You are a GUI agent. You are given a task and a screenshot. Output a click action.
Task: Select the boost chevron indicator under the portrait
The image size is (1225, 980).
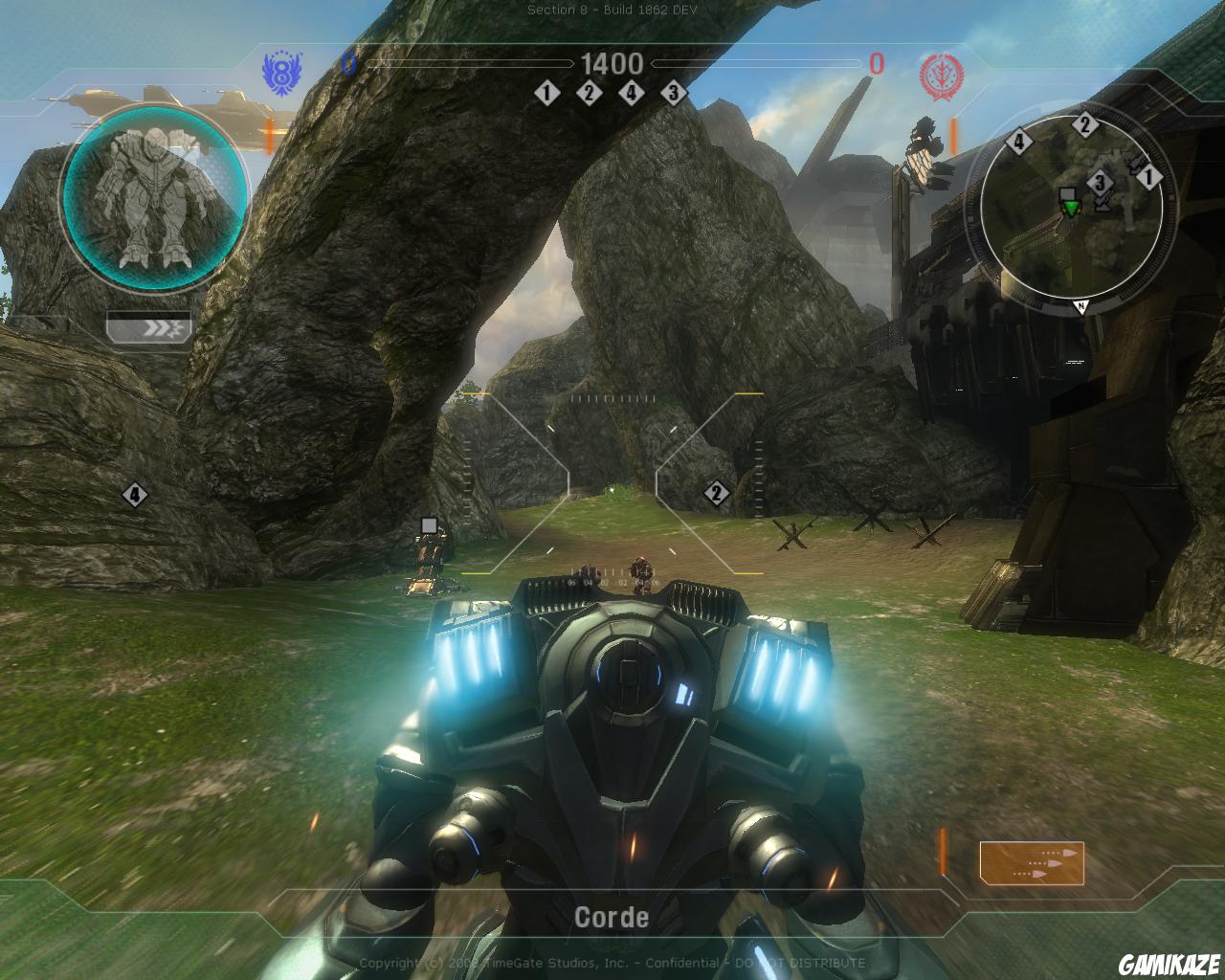click(x=149, y=327)
